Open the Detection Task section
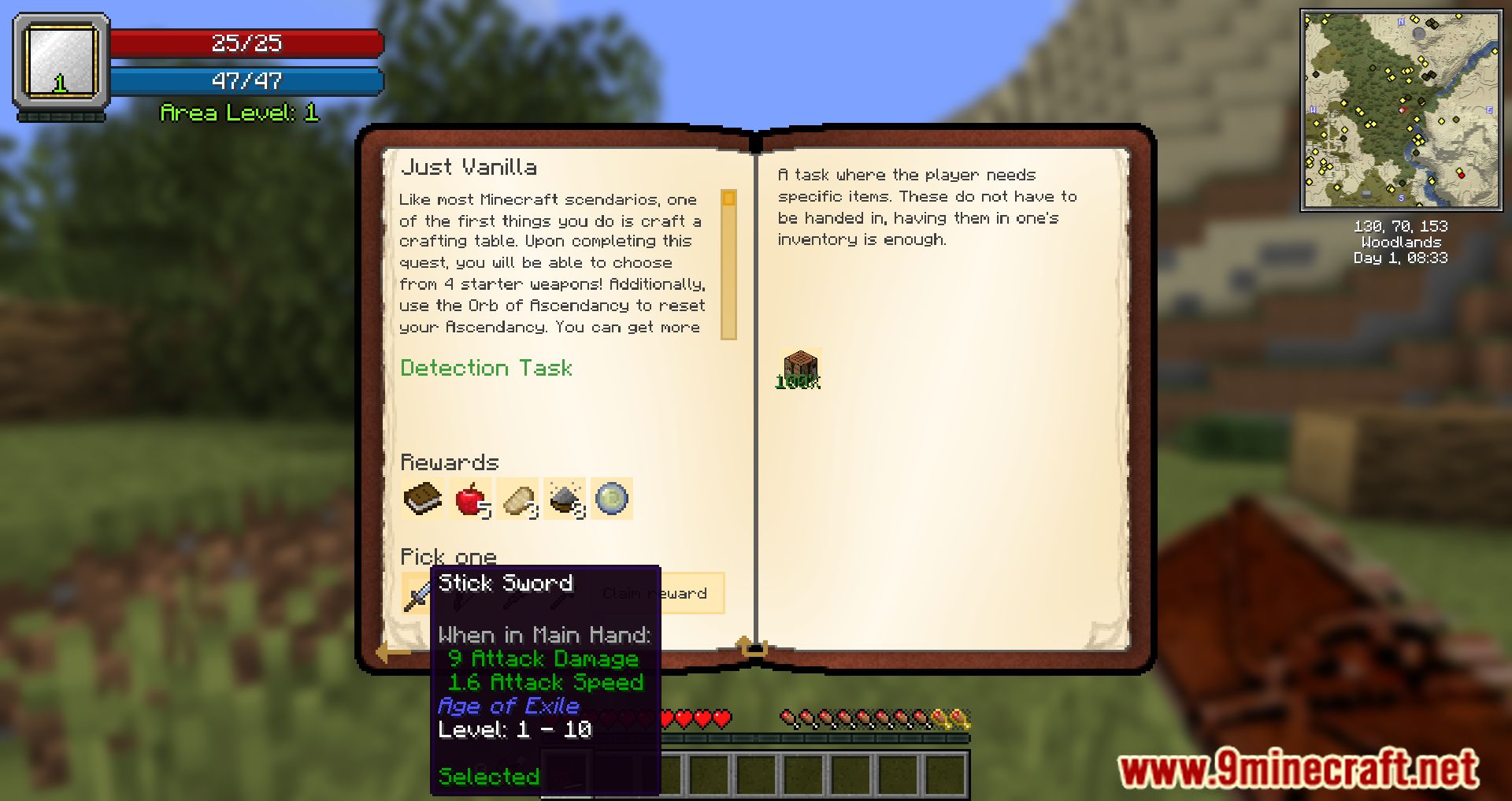Viewport: 1512px width, 801px height. (486, 368)
